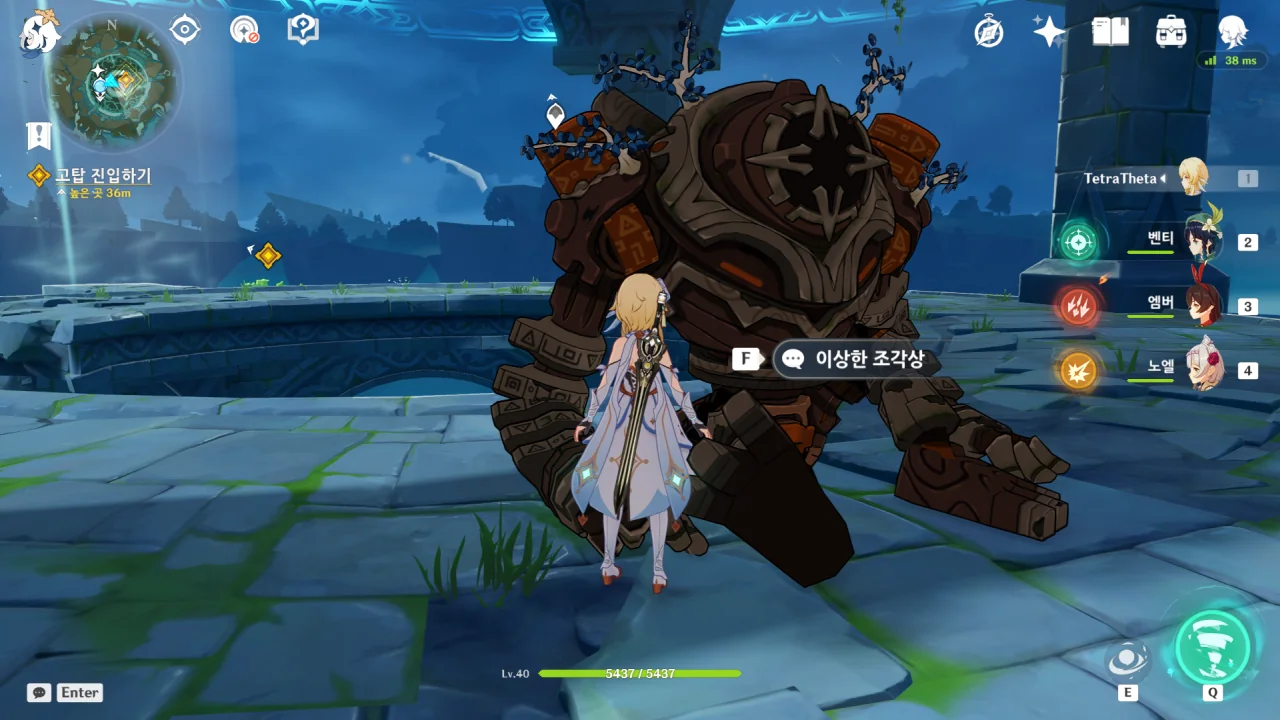Open the four-point star wish icon
The height and width of the screenshot is (720, 1280).
click(1049, 32)
